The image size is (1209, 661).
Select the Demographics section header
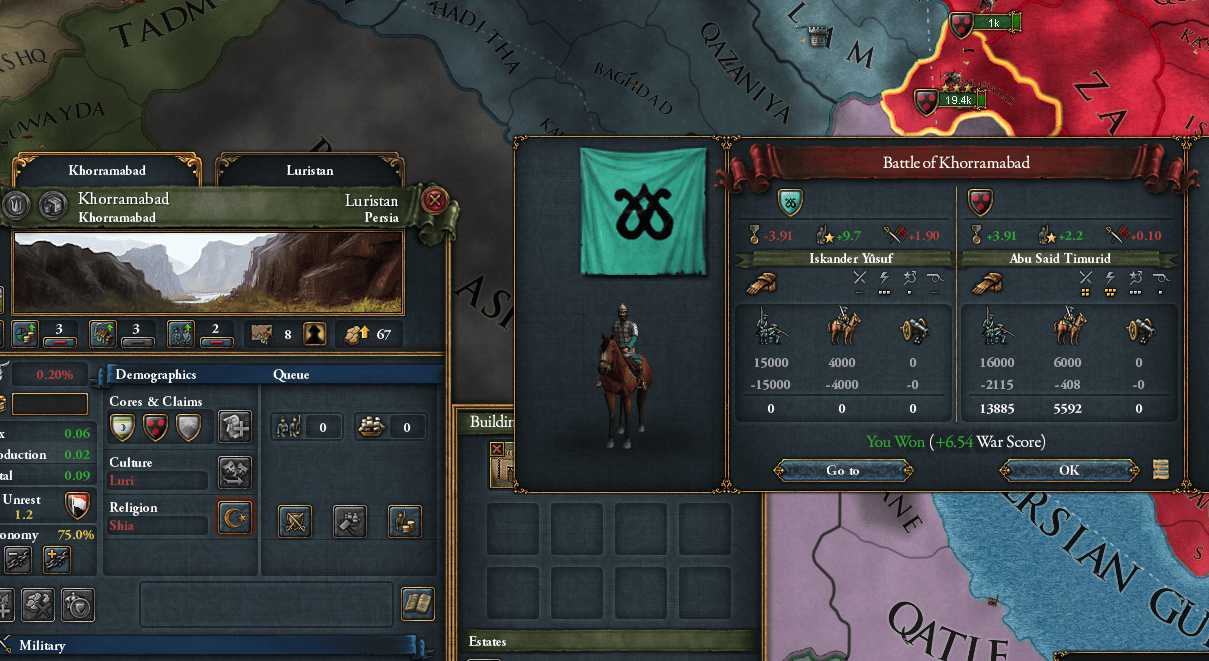(x=155, y=375)
